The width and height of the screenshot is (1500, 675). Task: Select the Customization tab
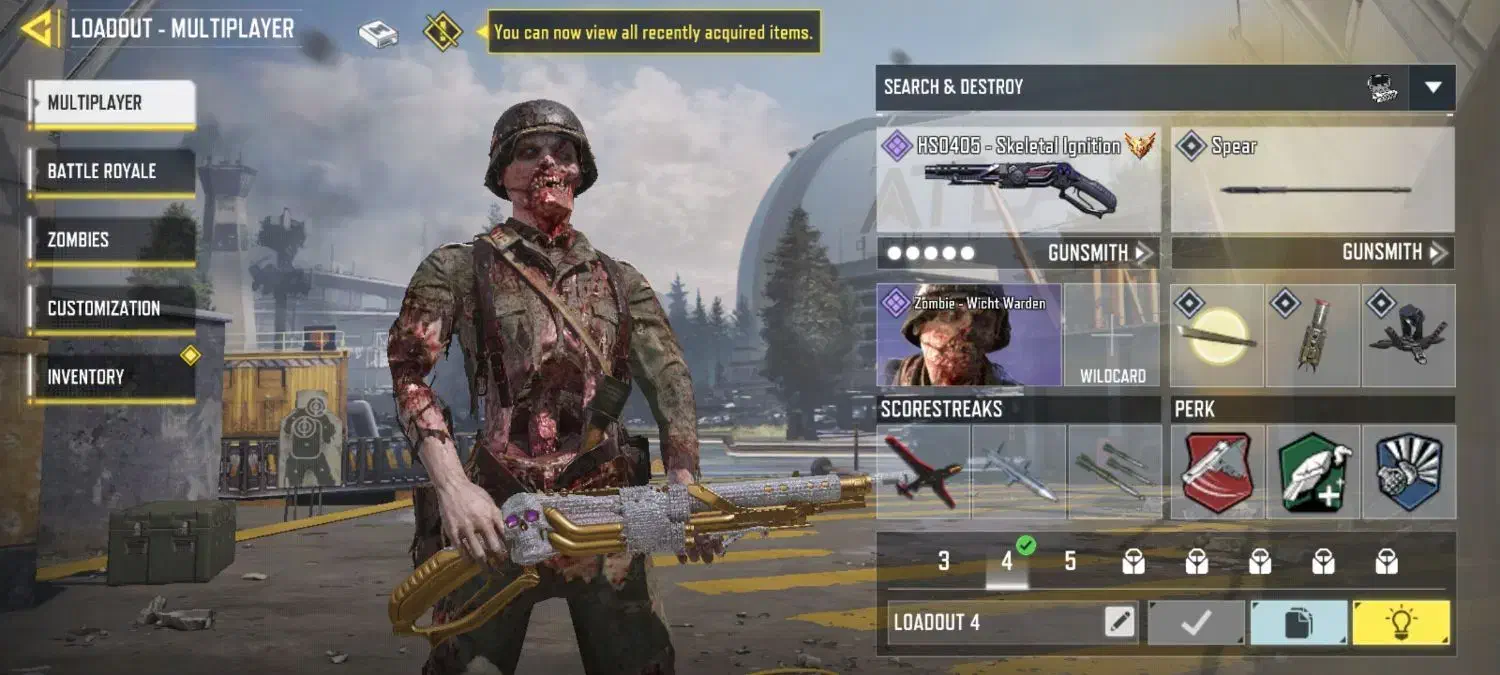click(111, 308)
